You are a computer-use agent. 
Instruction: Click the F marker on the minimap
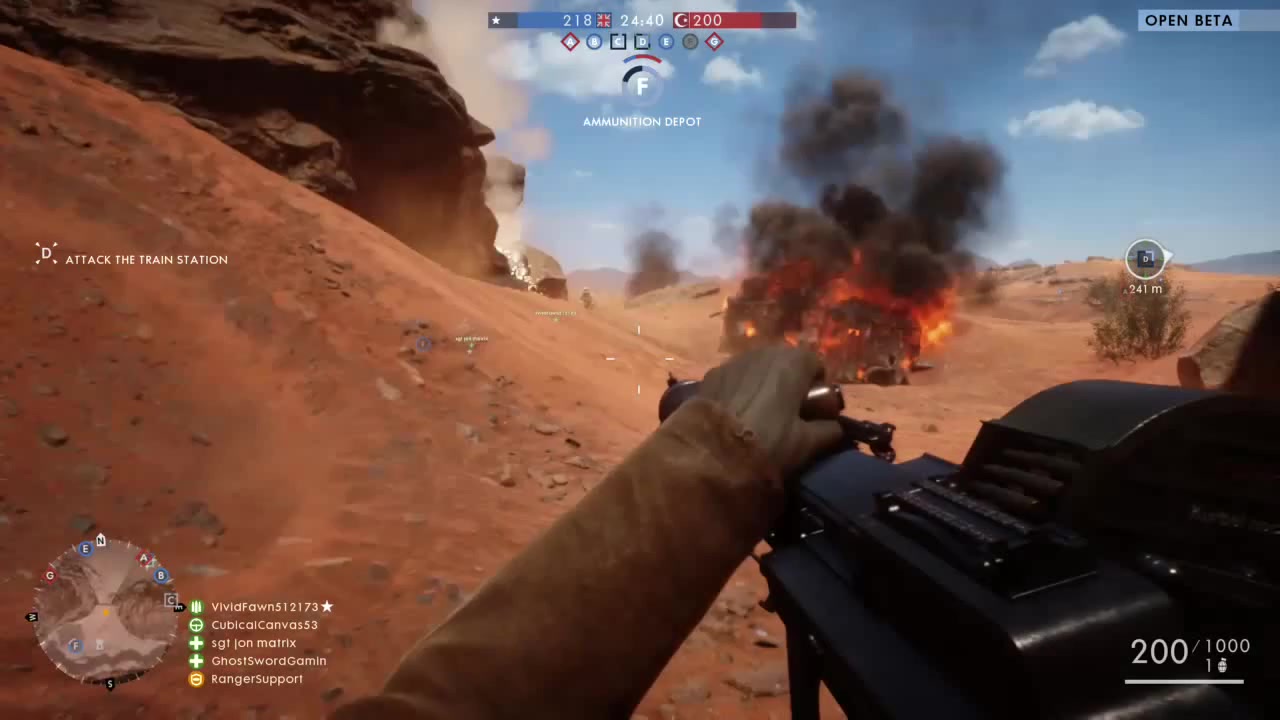[x=75, y=645]
